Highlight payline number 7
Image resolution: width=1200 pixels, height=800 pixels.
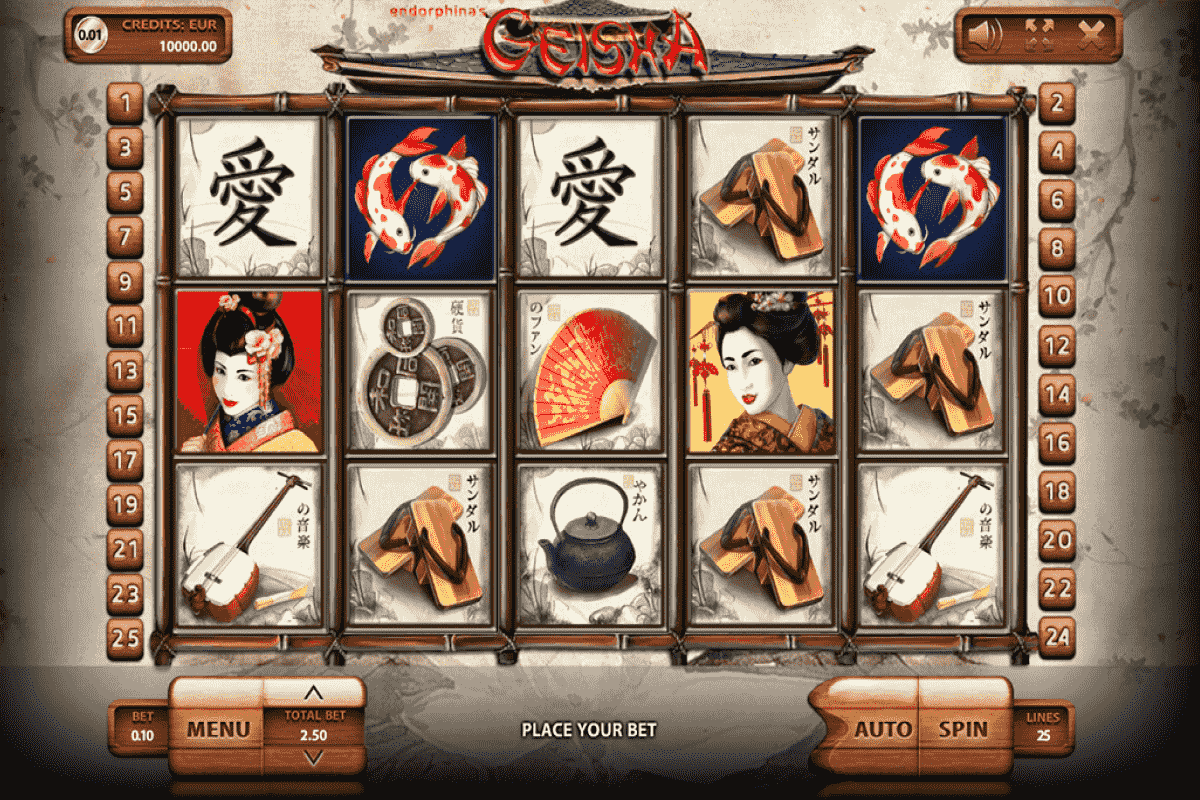[125, 237]
